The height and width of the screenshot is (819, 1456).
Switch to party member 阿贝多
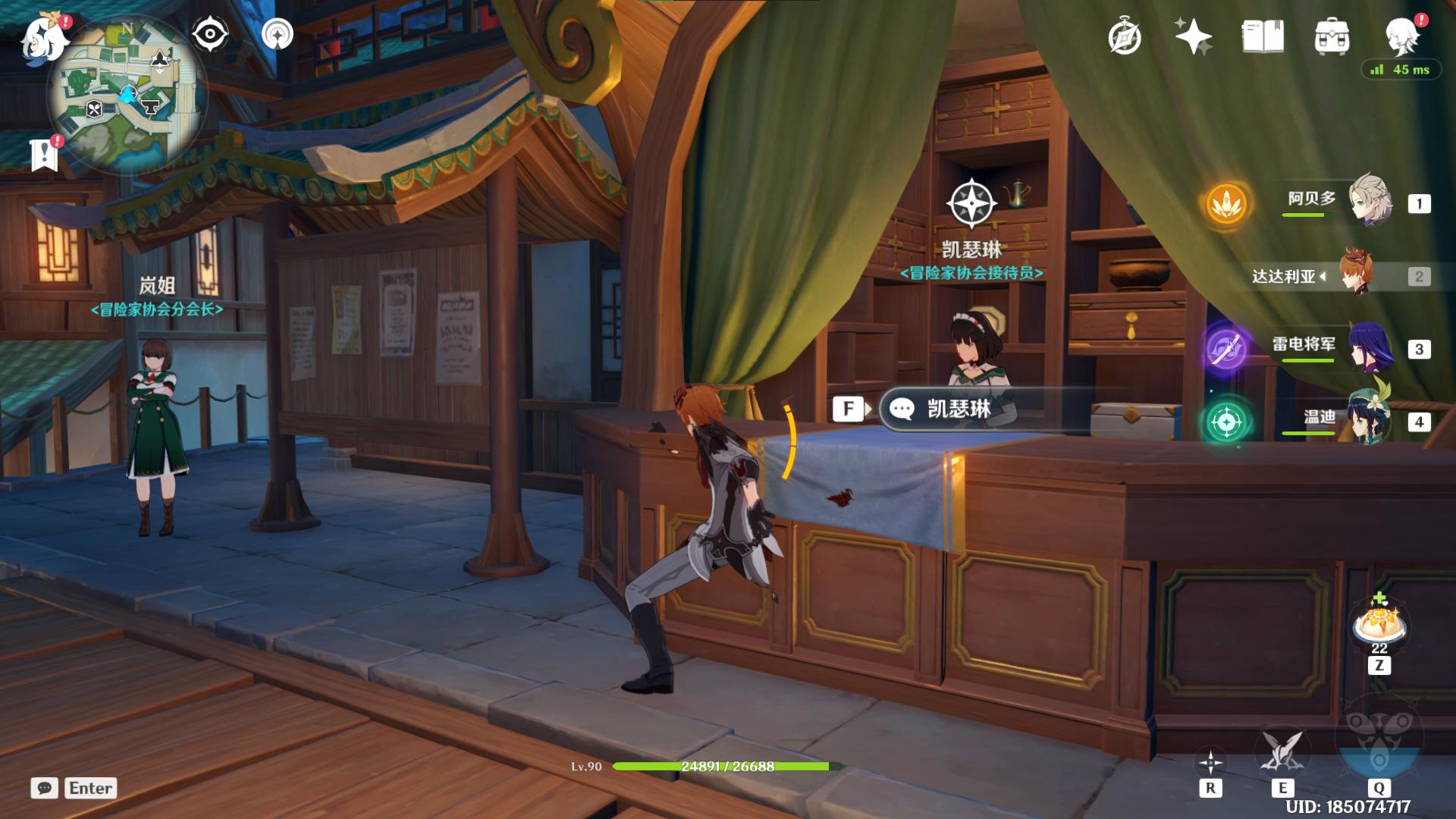coord(1370,201)
